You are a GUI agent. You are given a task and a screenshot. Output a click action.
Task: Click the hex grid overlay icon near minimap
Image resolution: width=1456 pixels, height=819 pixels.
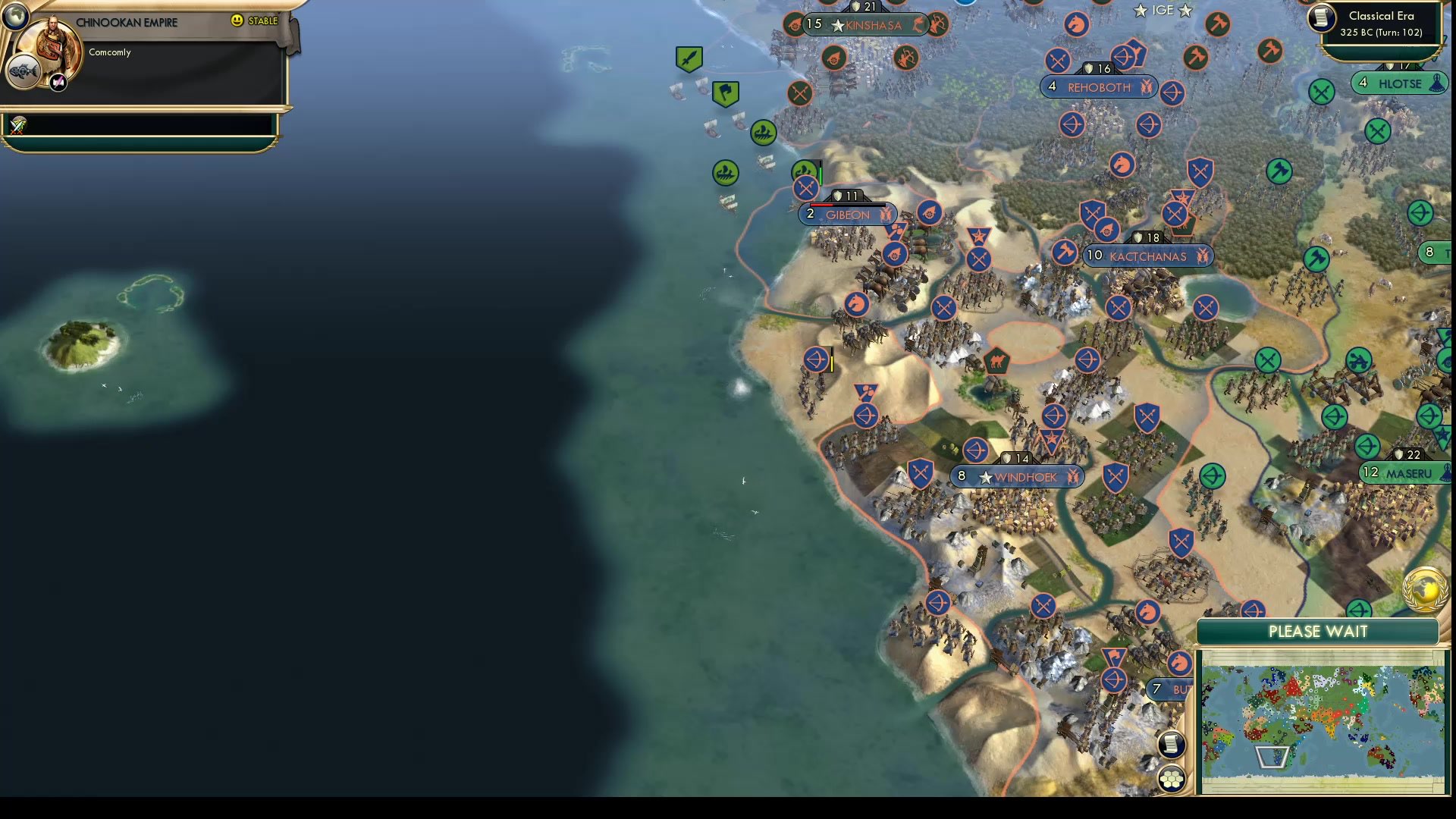[1172, 777]
